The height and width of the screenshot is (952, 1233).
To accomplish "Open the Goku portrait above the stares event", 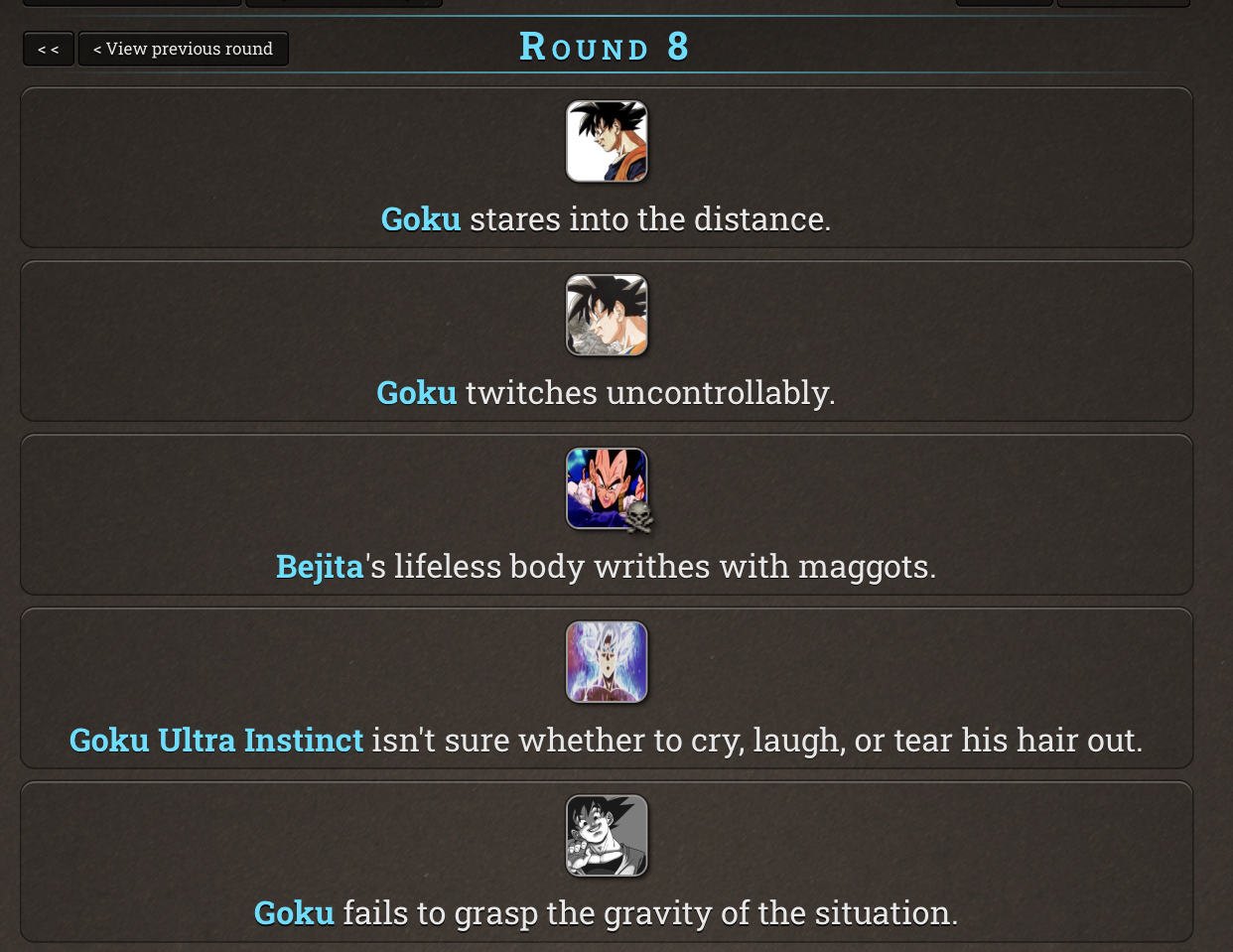I will (607, 142).
